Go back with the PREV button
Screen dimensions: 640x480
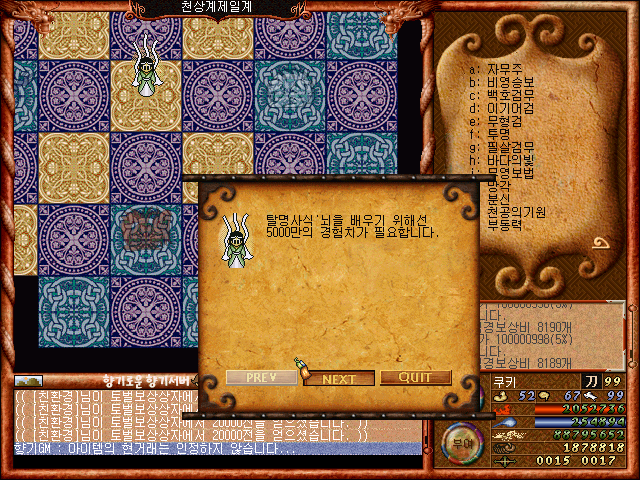tap(261, 378)
